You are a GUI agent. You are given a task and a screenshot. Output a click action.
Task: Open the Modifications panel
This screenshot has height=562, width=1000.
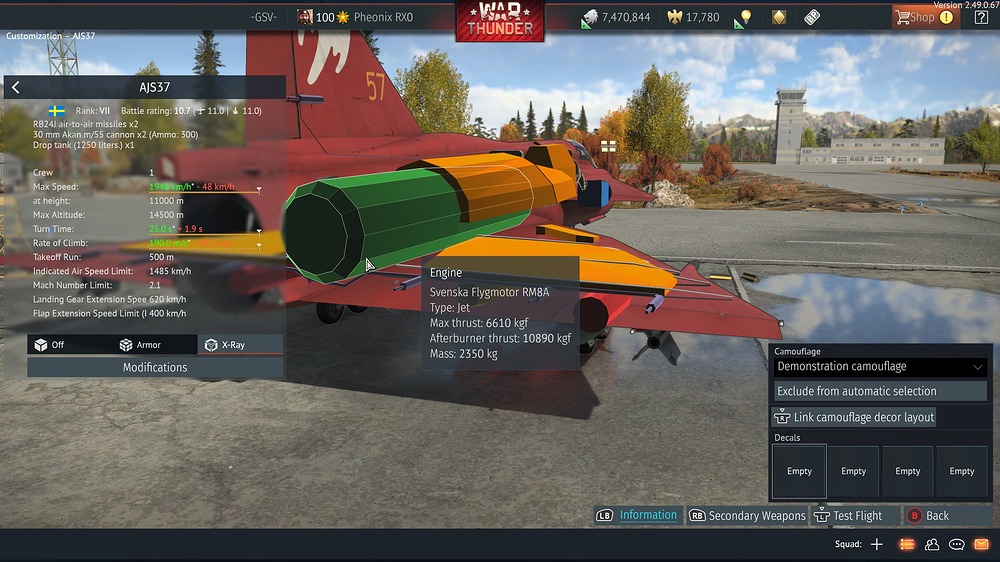(155, 367)
